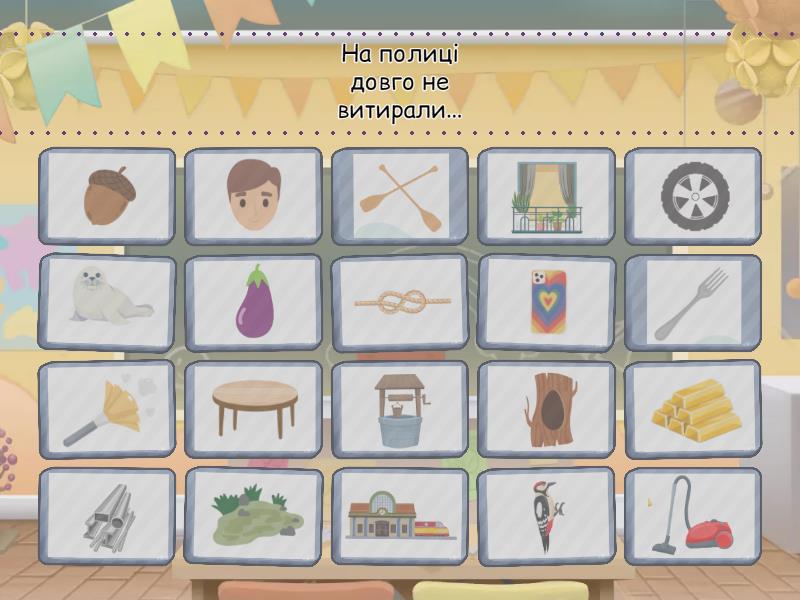Click the car wheel tile
800x600 pixels.
[693, 196]
